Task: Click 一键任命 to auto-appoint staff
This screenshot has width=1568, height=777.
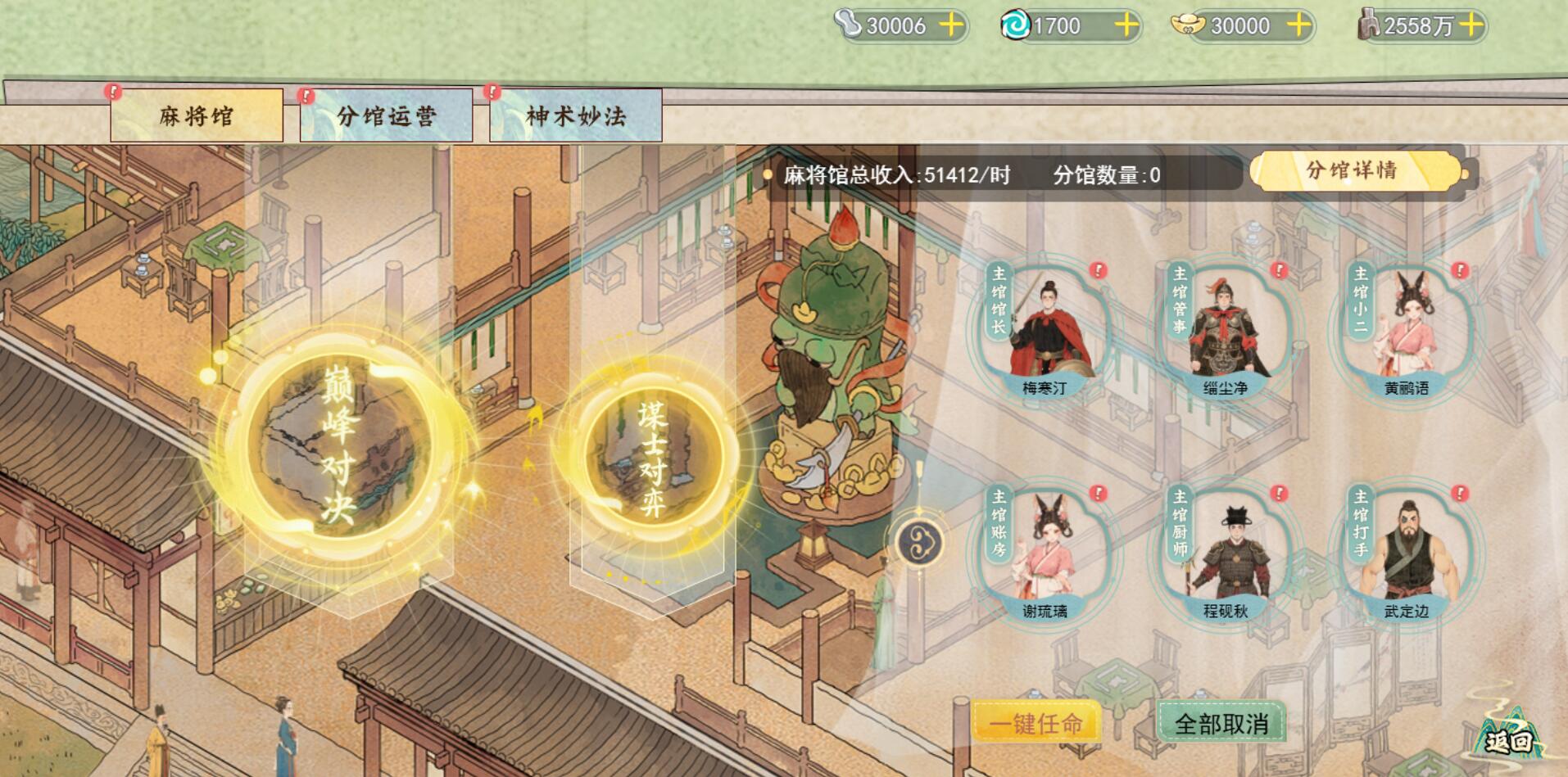Action: click(x=1036, y=723)
